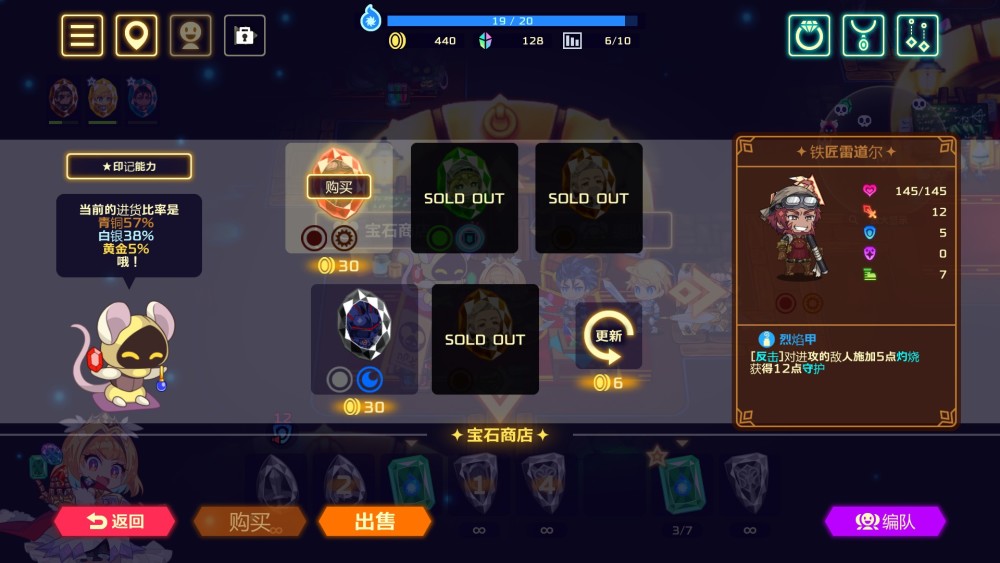Open the map location pin

(x=136, y=36)
